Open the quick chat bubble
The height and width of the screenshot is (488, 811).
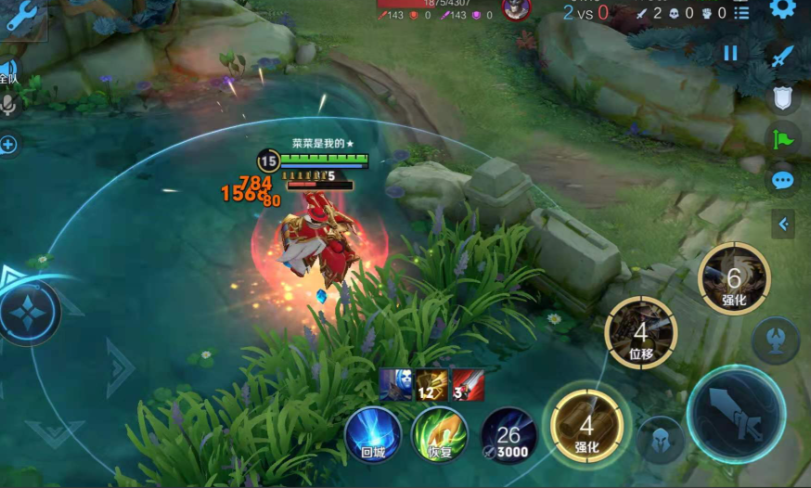[782, 181]
